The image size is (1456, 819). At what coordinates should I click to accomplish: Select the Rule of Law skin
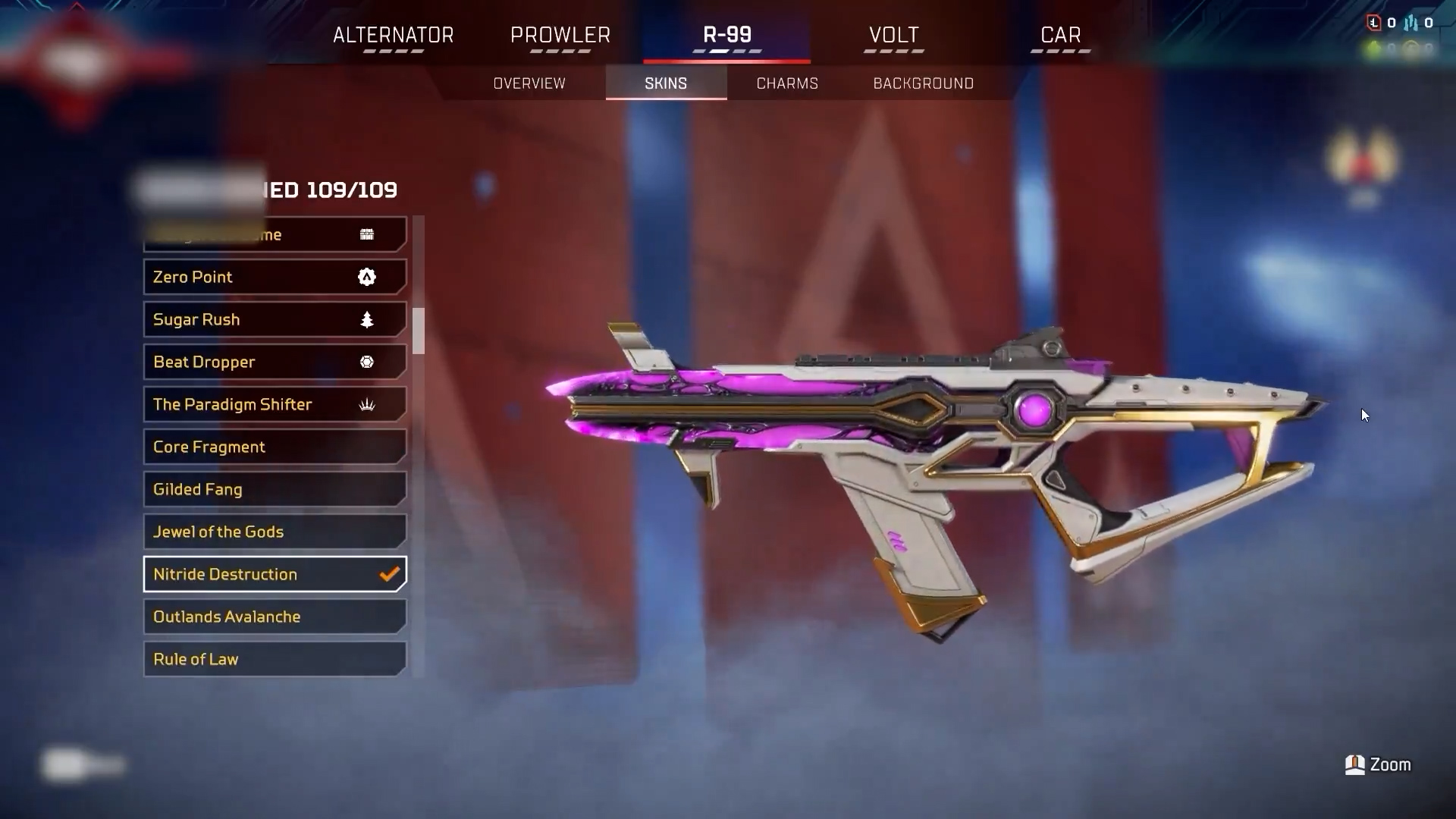(275, 659)
